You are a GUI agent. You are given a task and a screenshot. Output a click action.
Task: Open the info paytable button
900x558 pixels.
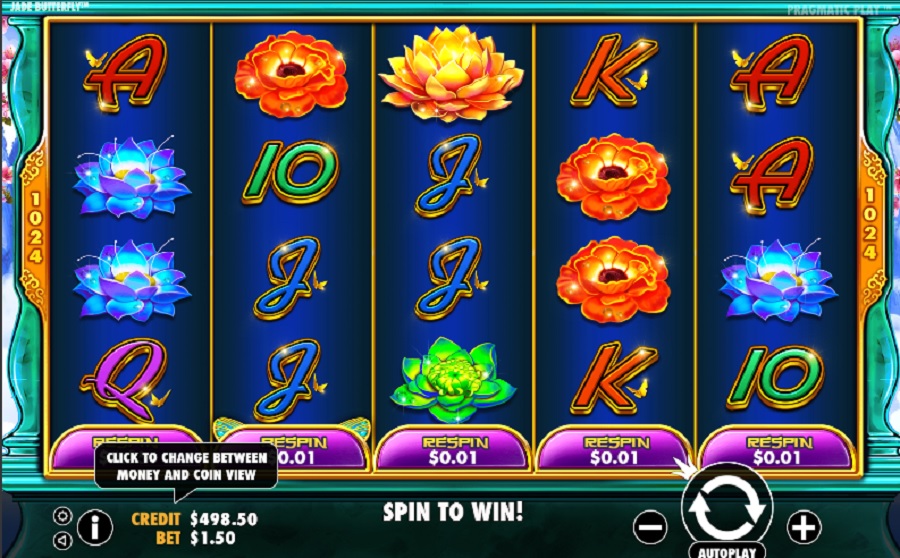94,525
